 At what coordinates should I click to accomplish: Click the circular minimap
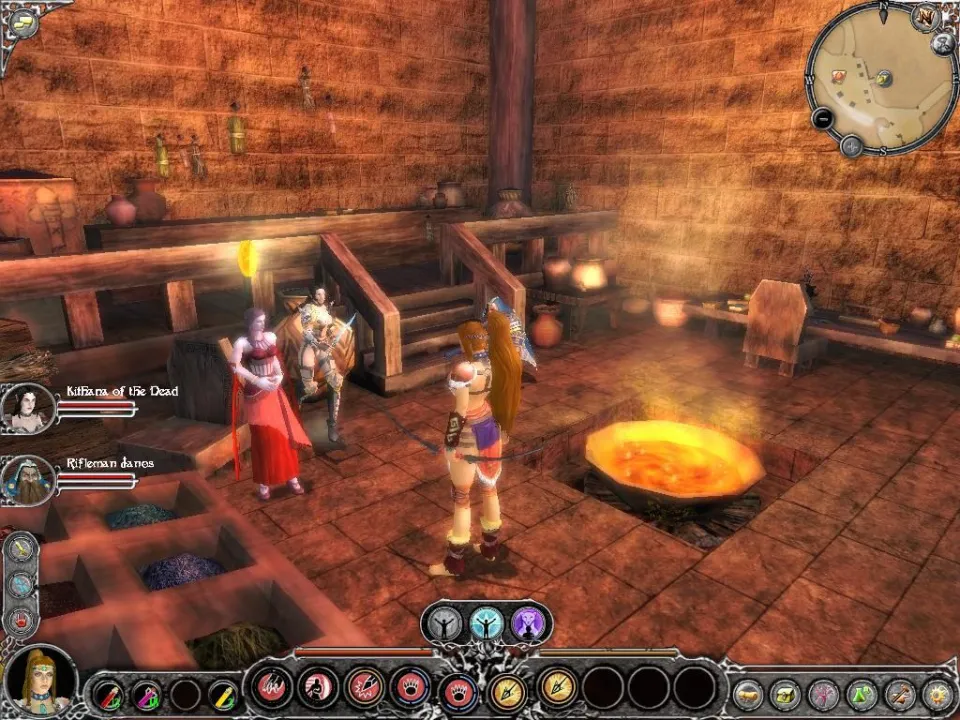click(x=880, y=78)
